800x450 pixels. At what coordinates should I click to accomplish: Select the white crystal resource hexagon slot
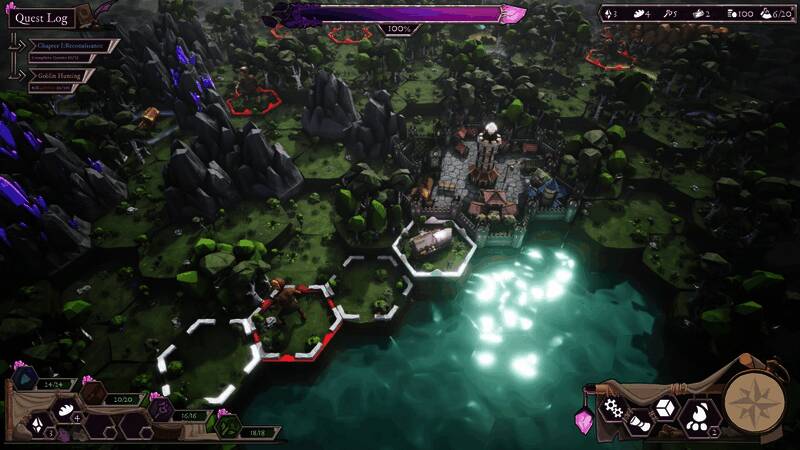pyautogui.click(x=38, y=425)
